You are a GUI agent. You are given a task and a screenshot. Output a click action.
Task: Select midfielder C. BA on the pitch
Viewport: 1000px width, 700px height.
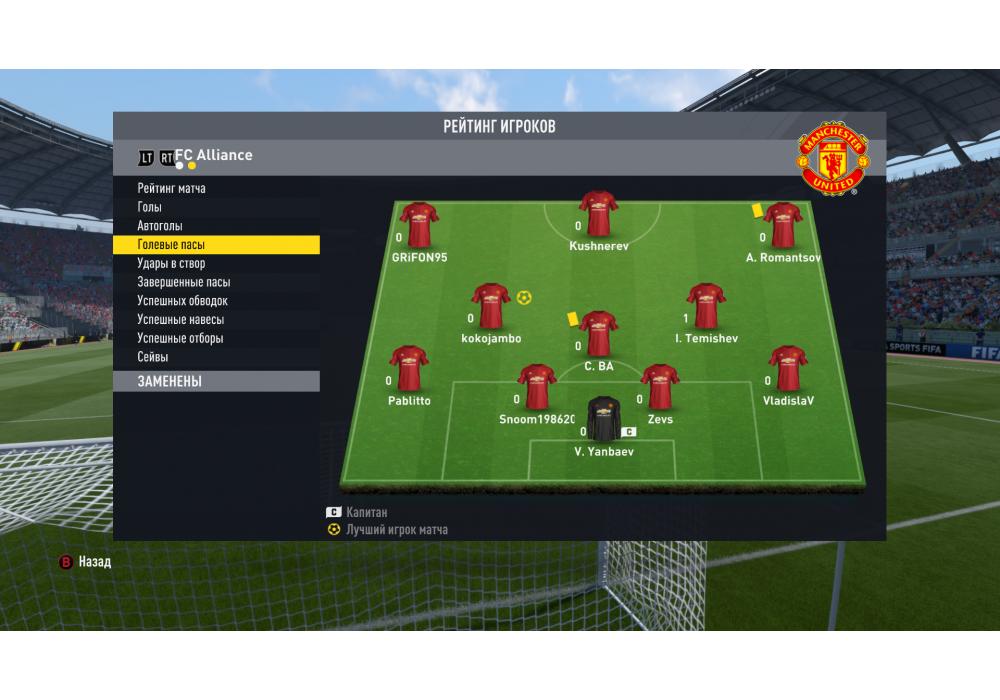point(598,334)
